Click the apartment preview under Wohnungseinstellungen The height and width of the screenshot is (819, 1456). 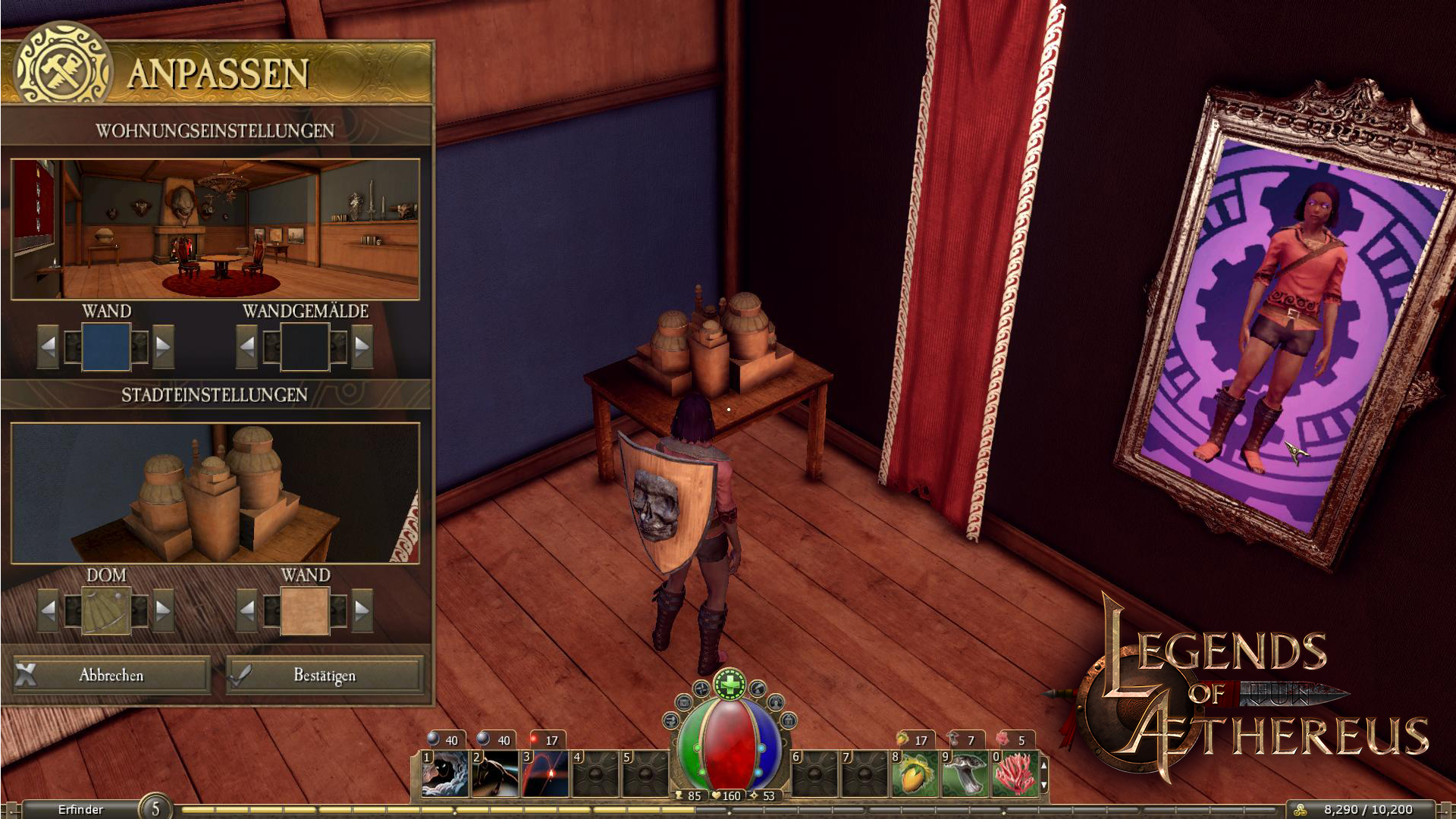pyautogui.click(x=215, y=229)
